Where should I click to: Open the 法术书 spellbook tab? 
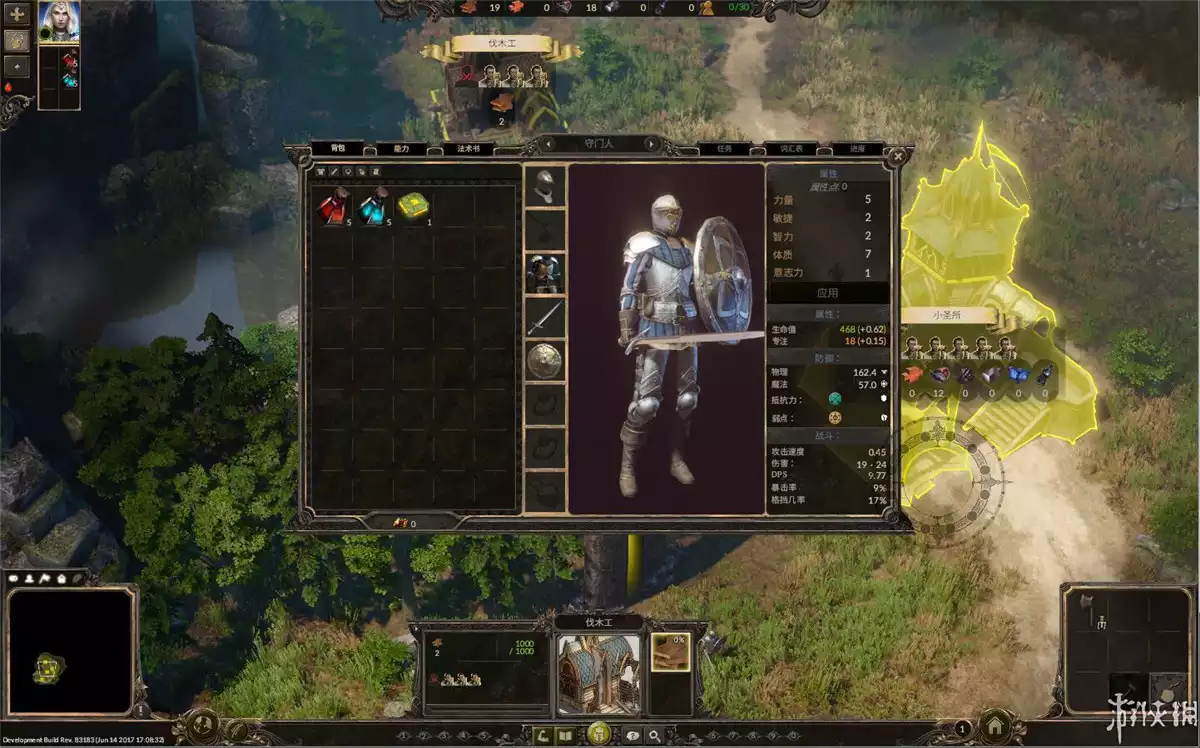point(468,149)
